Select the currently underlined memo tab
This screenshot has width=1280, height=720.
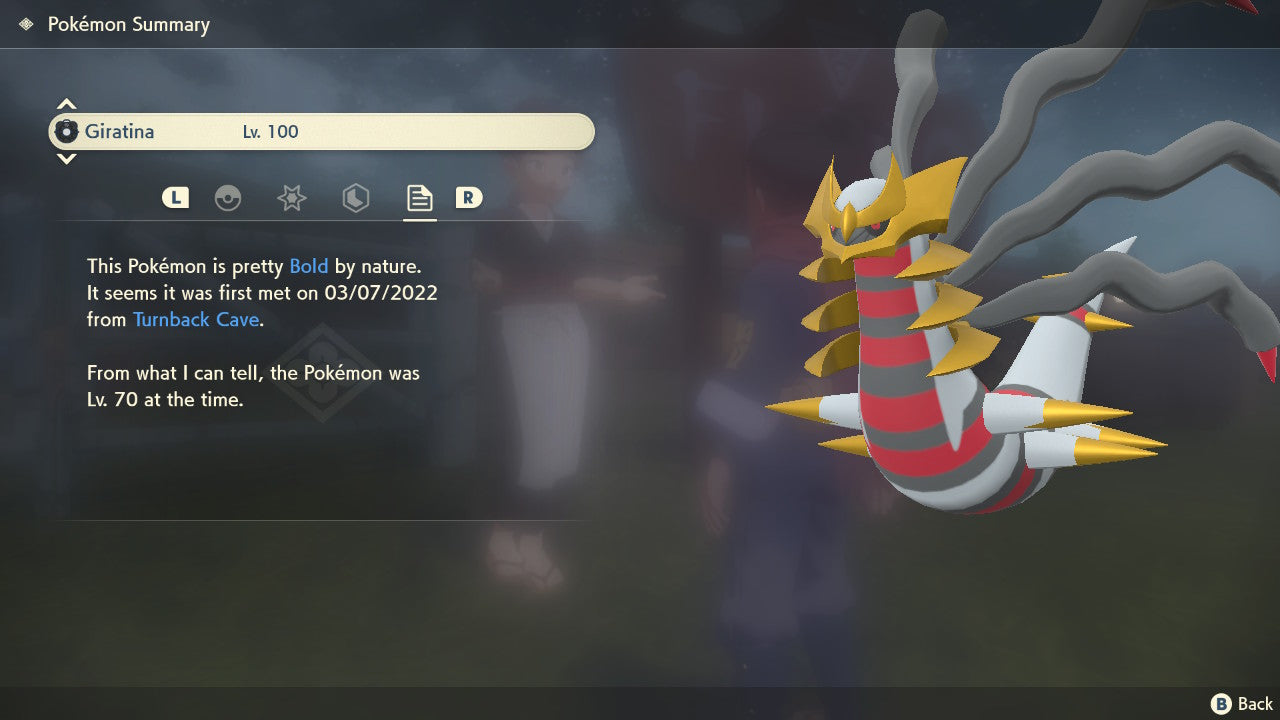419,198
